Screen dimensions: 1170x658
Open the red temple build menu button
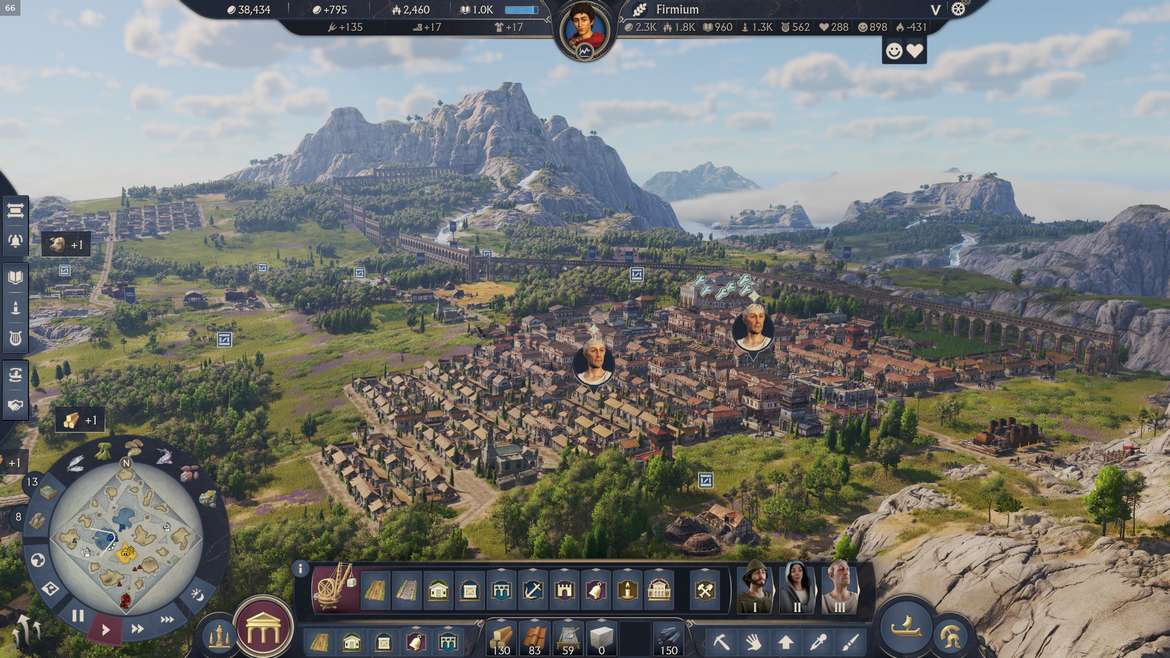tap(264, 628)
